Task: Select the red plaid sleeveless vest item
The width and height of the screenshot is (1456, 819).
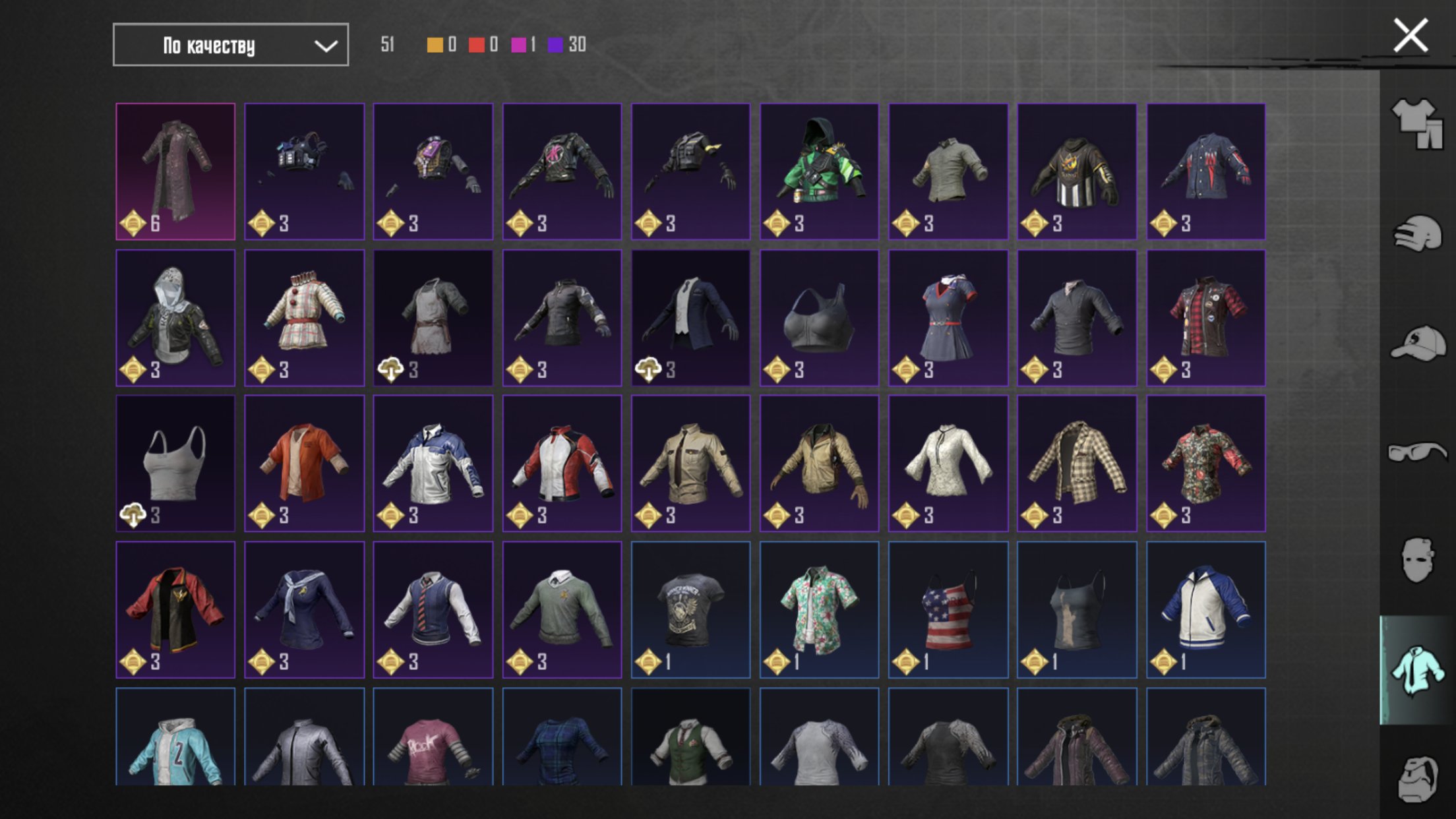Action: pos(1205,318)
